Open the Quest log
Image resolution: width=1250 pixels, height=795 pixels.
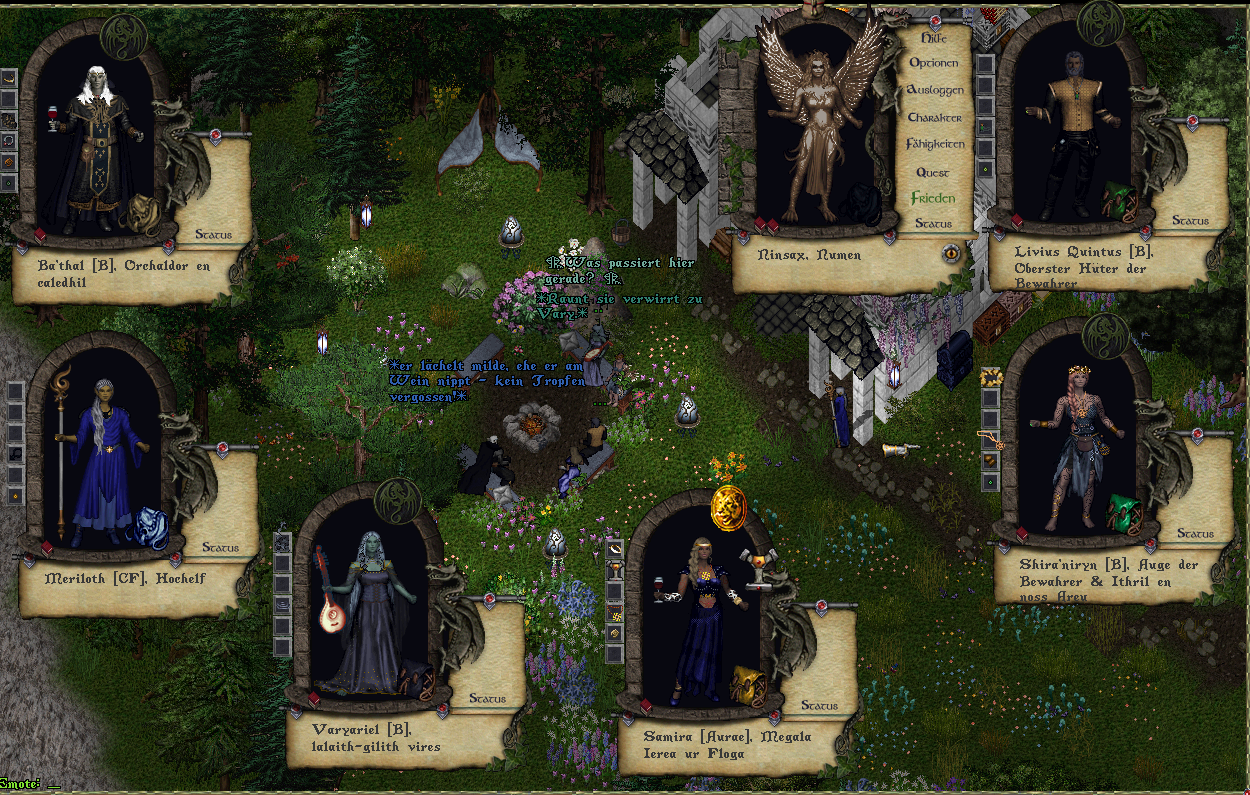point(932,172)
